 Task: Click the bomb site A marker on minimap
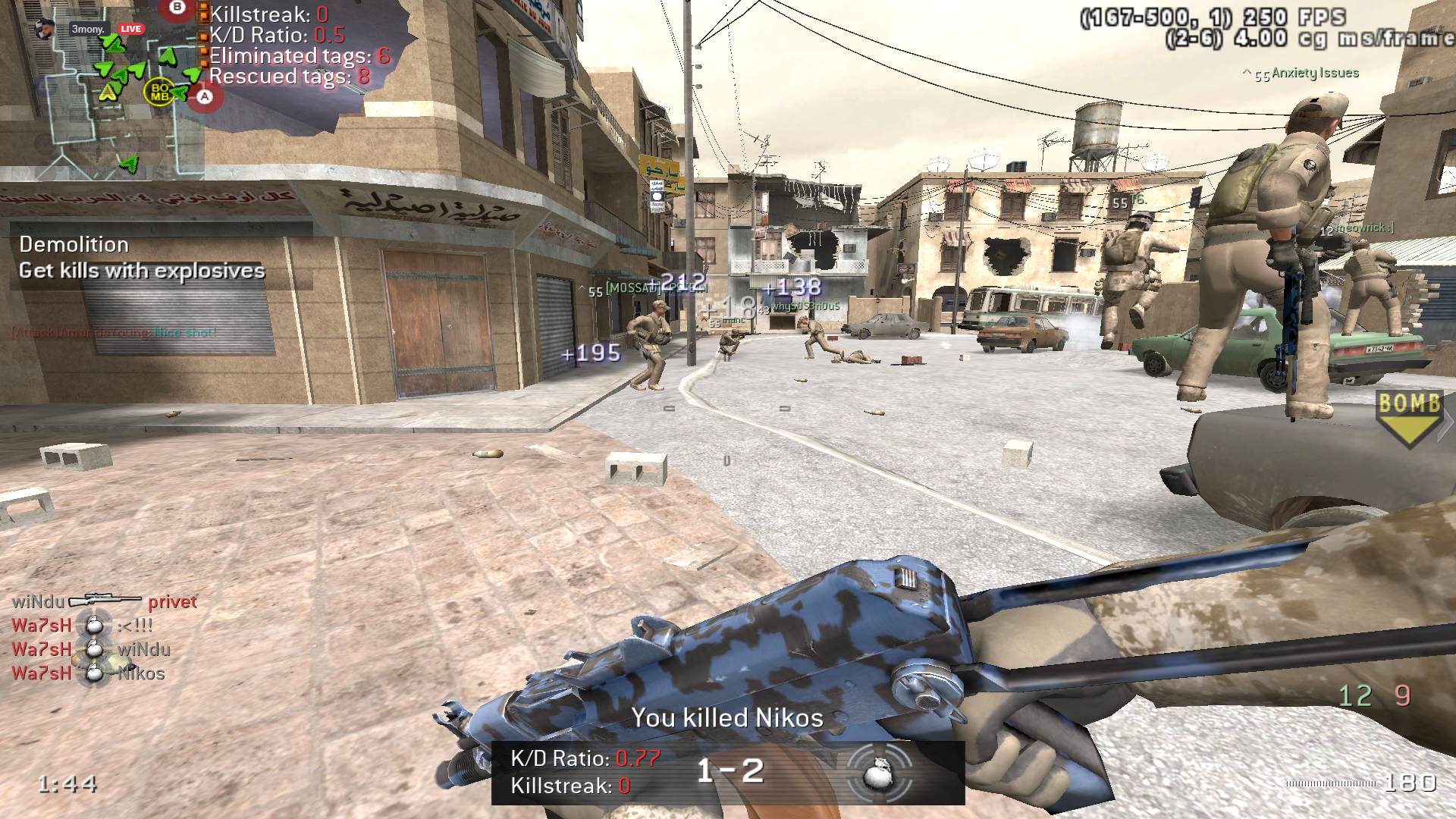205,97
